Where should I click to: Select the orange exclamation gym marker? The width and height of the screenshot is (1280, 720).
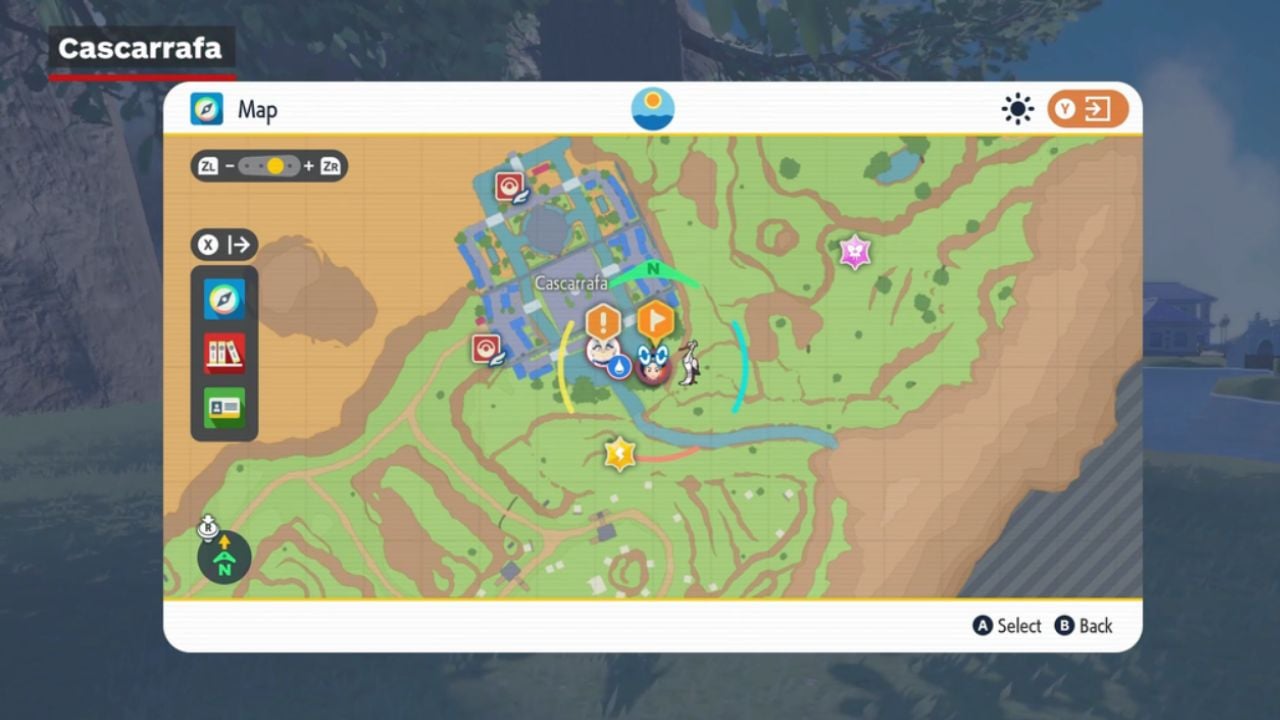(603, 323)
